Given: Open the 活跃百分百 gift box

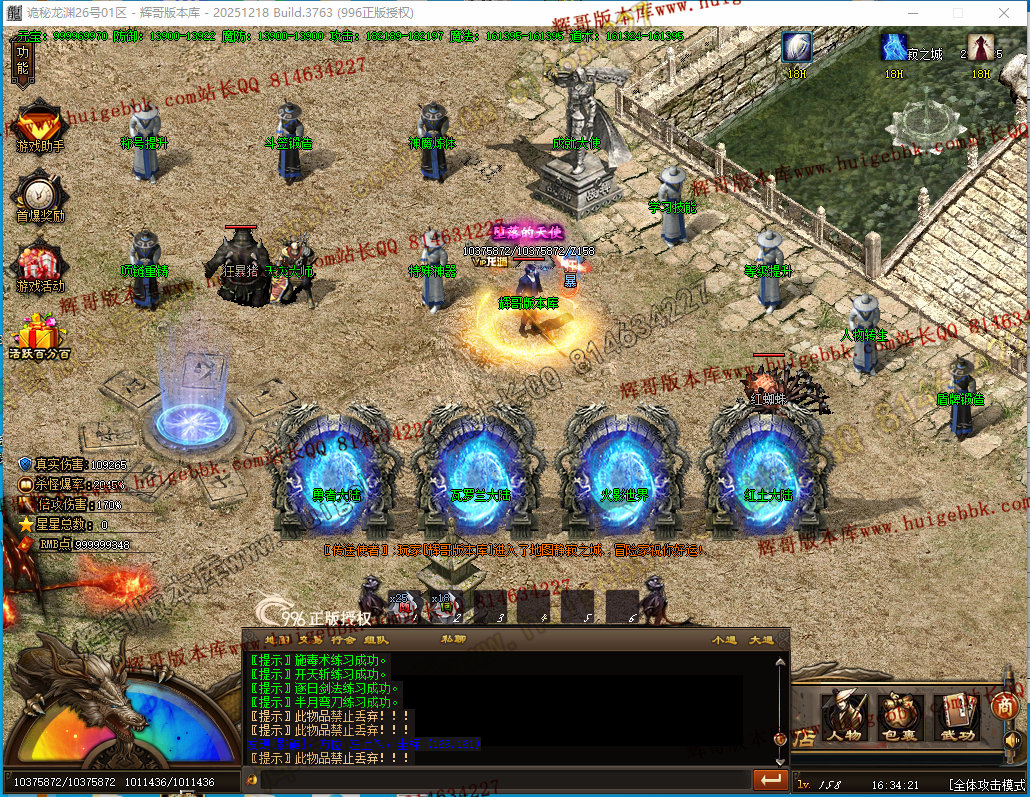Looking at the screenshot, I should [x=40, y=335].
